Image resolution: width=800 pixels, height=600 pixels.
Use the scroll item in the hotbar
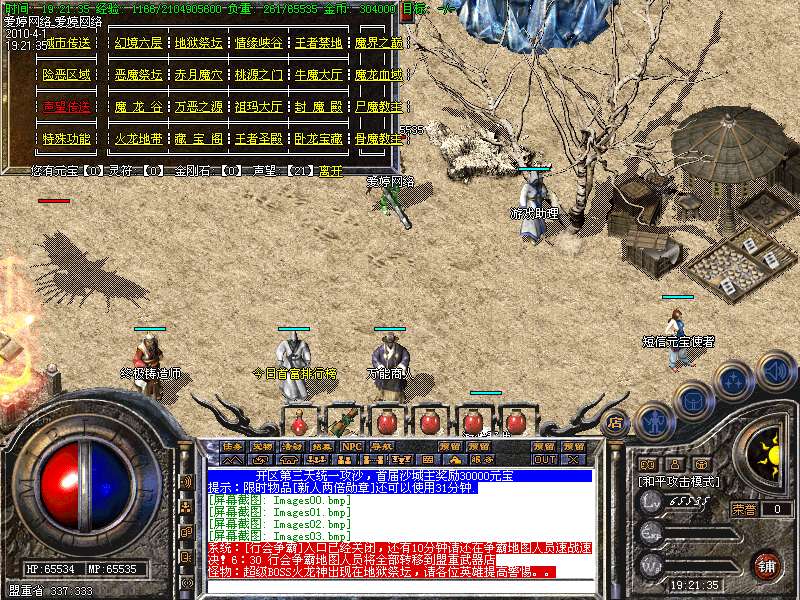click(x=344, y=420)
